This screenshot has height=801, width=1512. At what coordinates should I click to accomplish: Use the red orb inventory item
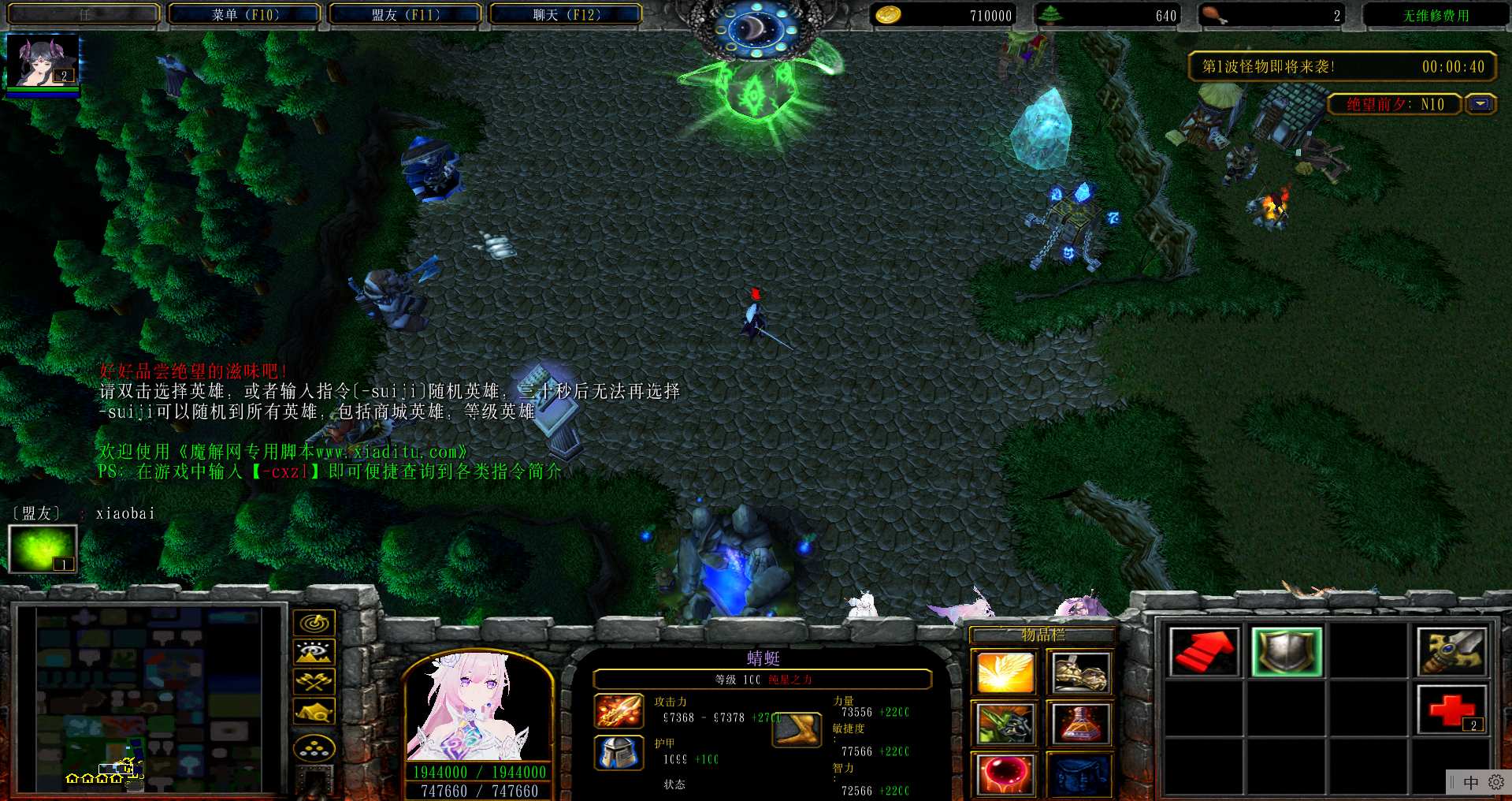click(1005, 773)
